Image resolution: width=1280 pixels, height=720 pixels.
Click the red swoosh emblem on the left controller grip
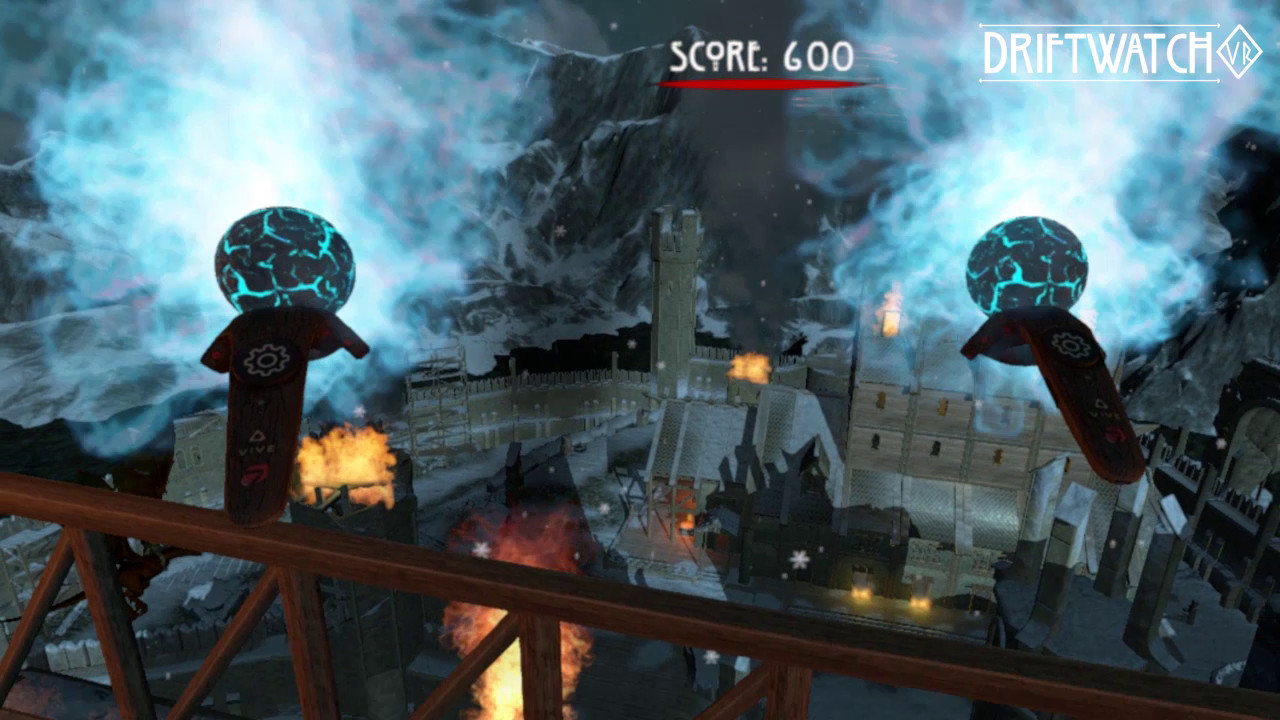click(252, 475)
